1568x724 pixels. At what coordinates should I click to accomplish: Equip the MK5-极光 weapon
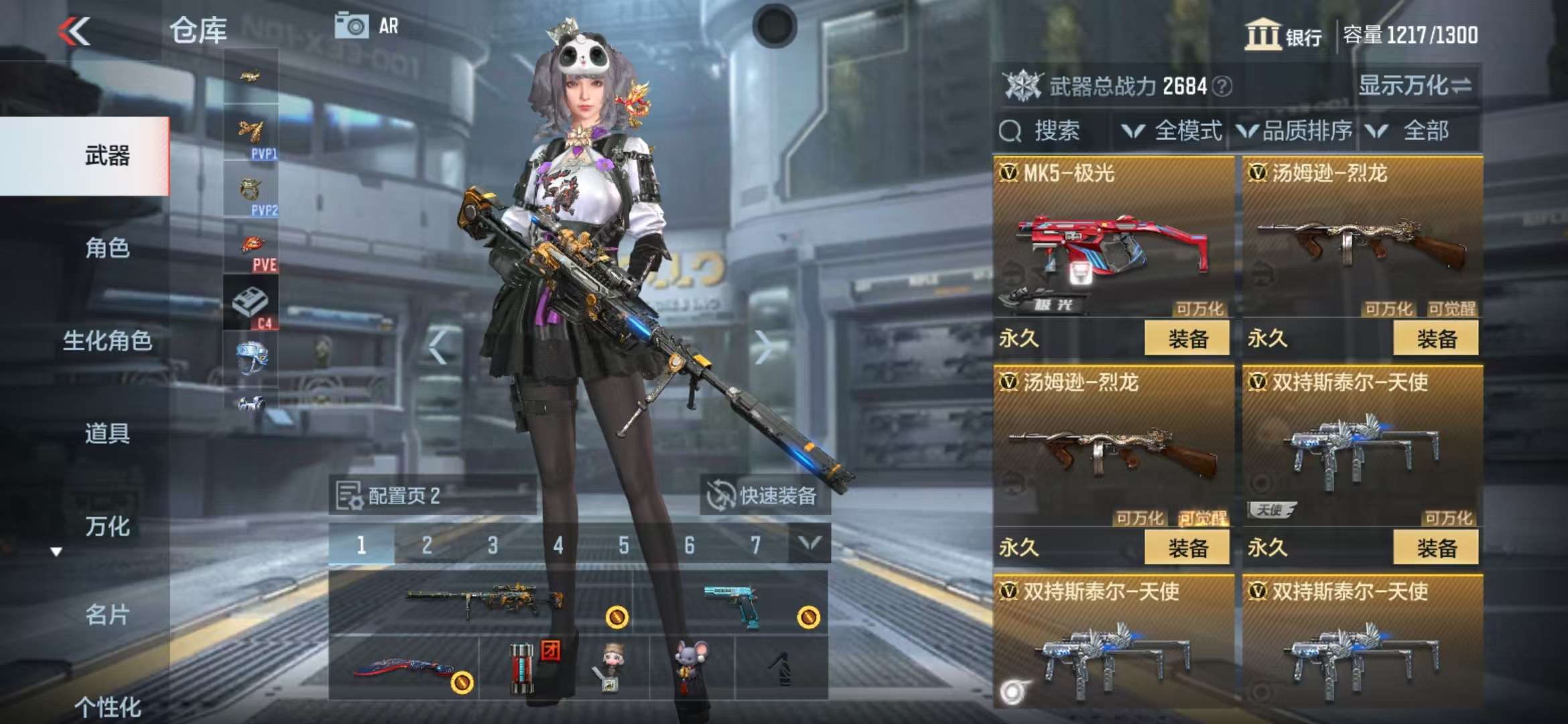pyautogui.click(x=1187, y=339)
